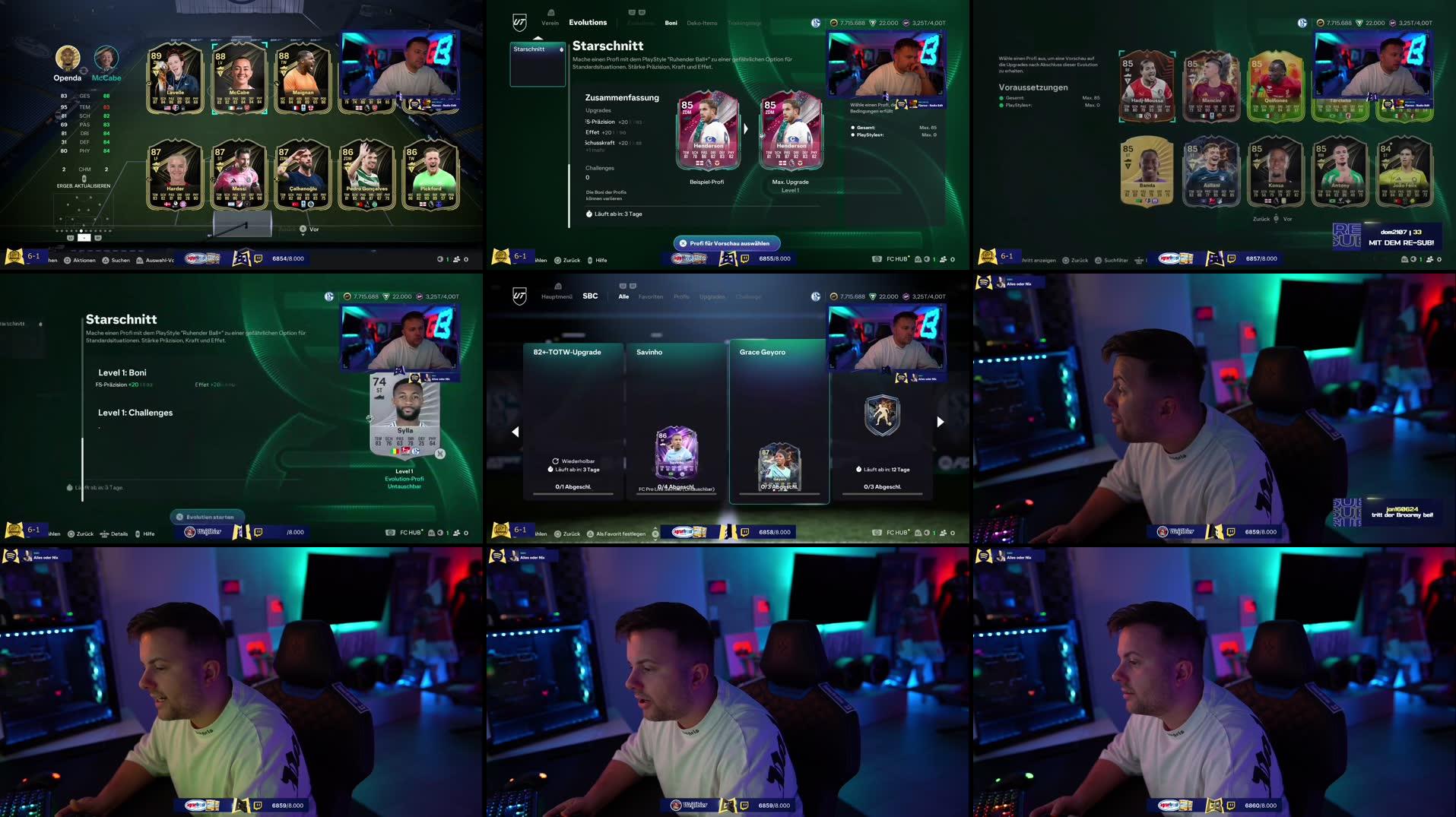Click the Twitch icon on the 6858/8.000 counter
The height and width of the screenshot is (817, 1456).
coord(744,534)
